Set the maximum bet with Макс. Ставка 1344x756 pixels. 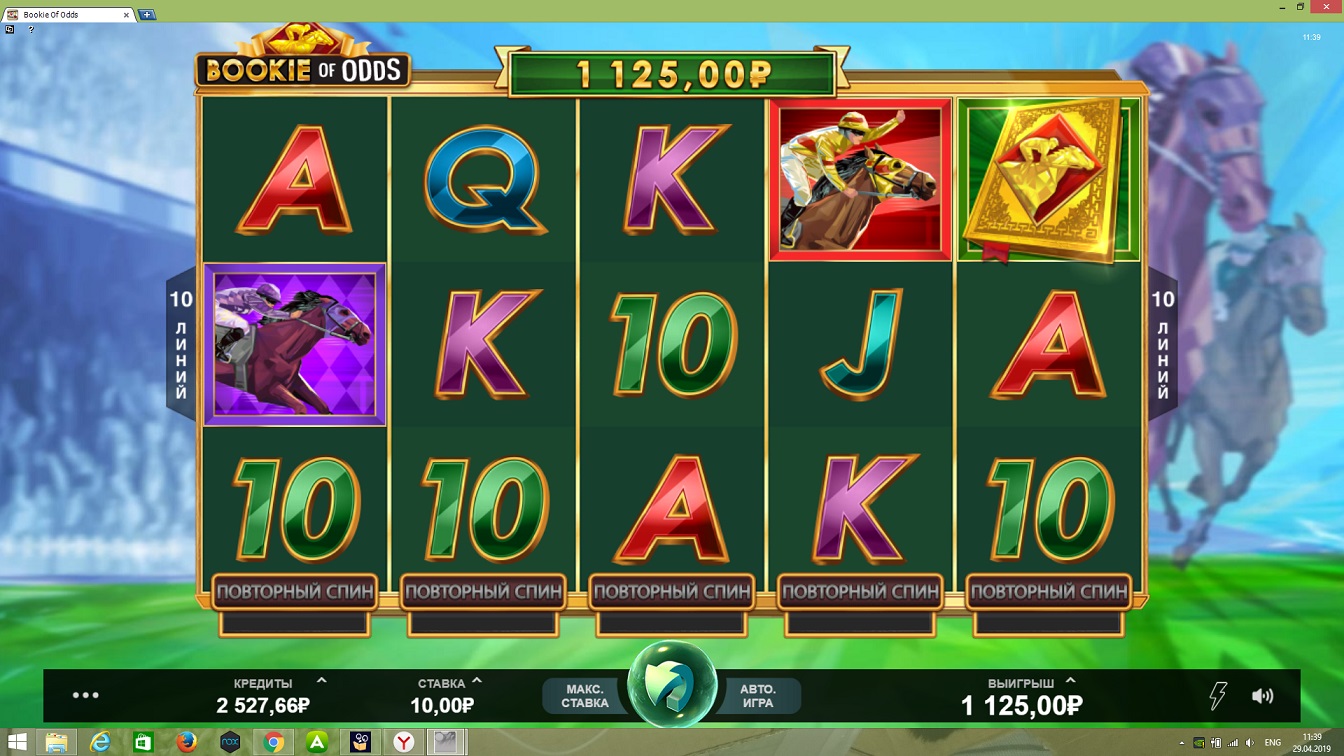(585, 696)
